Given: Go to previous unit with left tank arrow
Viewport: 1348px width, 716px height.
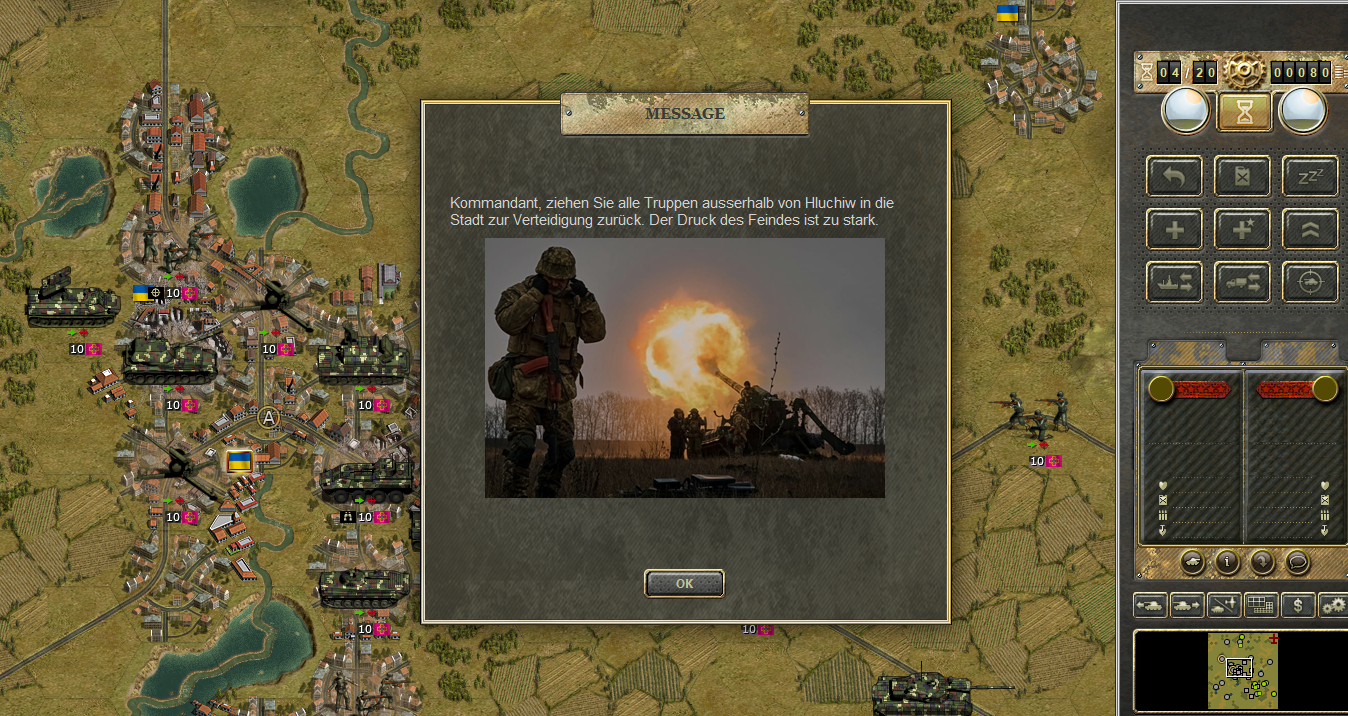Looking at the screenshot, I should point(1150,605).
